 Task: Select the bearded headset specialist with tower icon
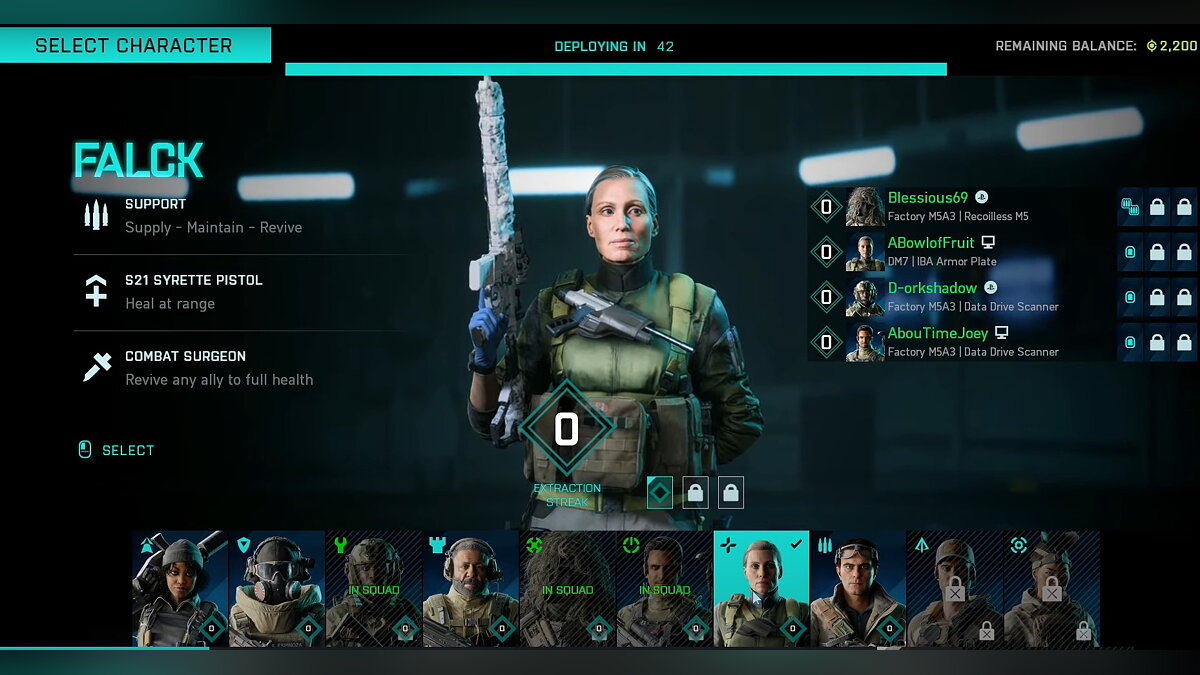[471, 589]
